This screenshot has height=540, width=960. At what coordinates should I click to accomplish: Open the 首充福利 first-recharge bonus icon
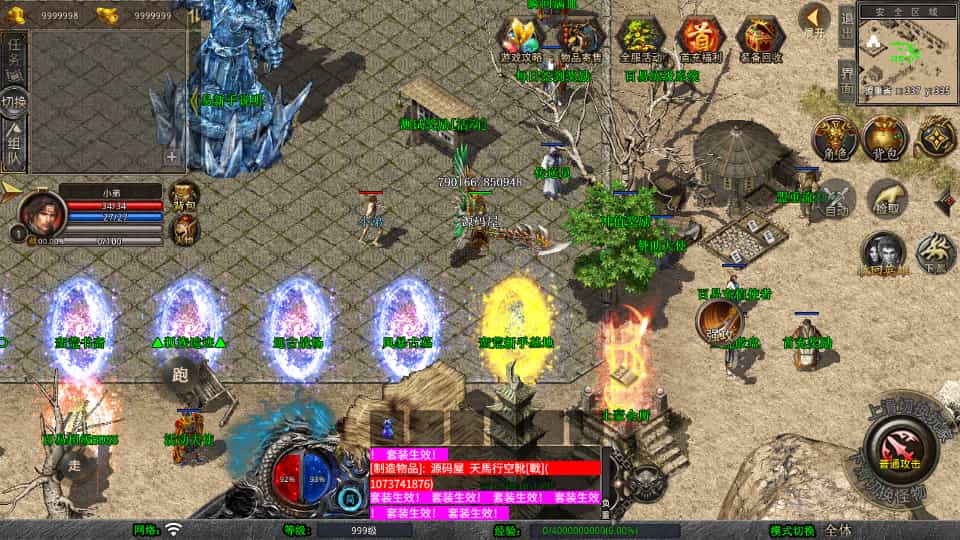(x=700, y=38)
